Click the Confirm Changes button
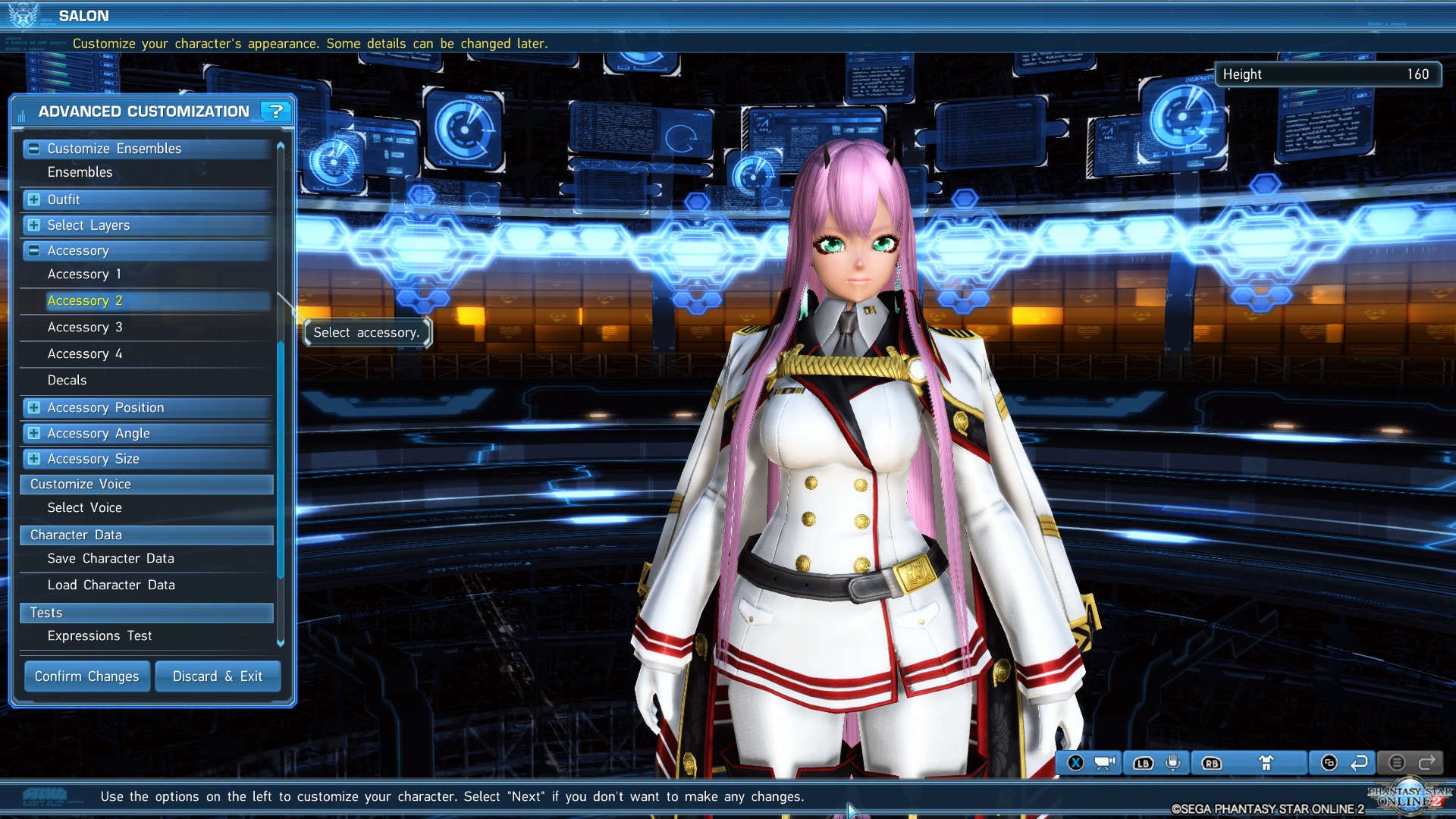This screenshot has width=1456, height=819. point(86,676)
